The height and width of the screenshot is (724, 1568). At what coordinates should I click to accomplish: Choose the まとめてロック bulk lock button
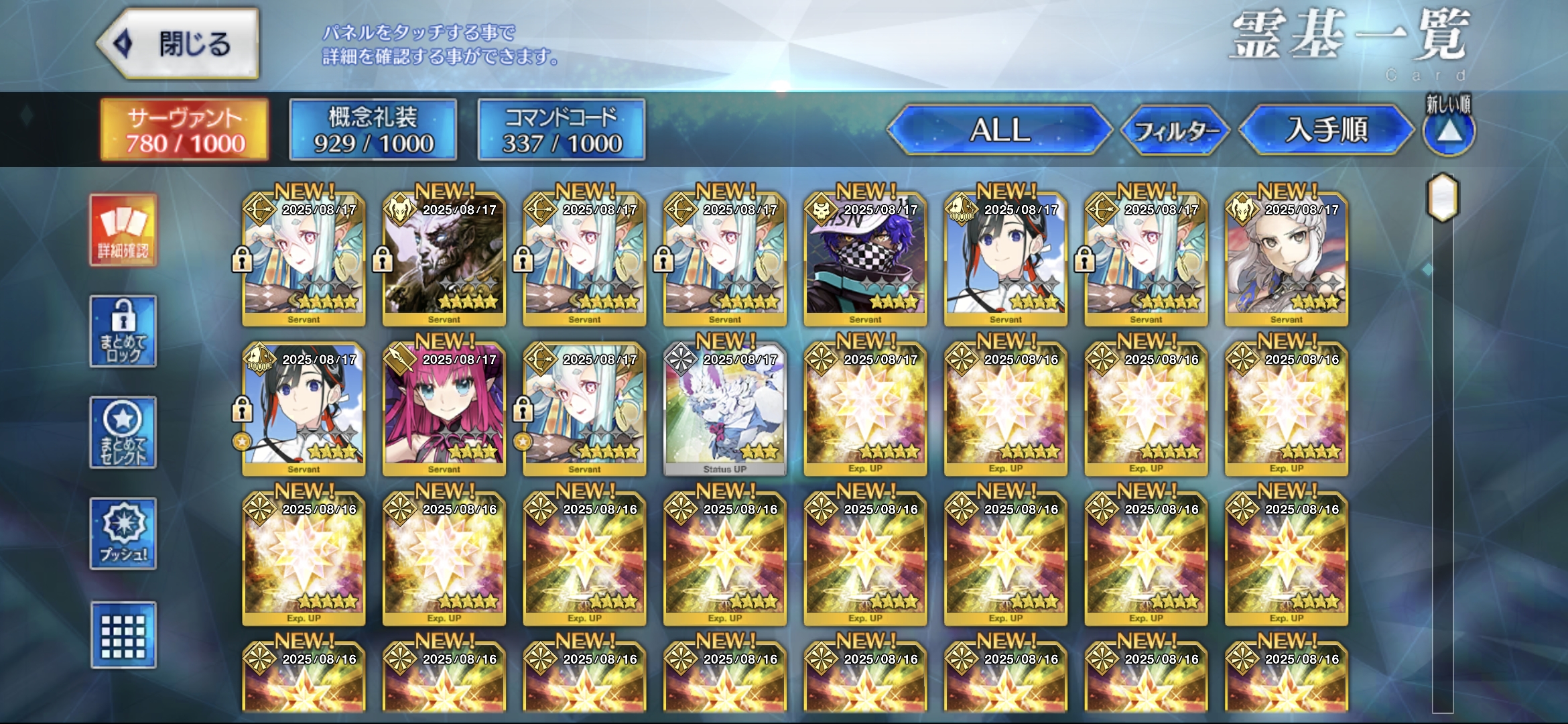(x=123, y=331)
